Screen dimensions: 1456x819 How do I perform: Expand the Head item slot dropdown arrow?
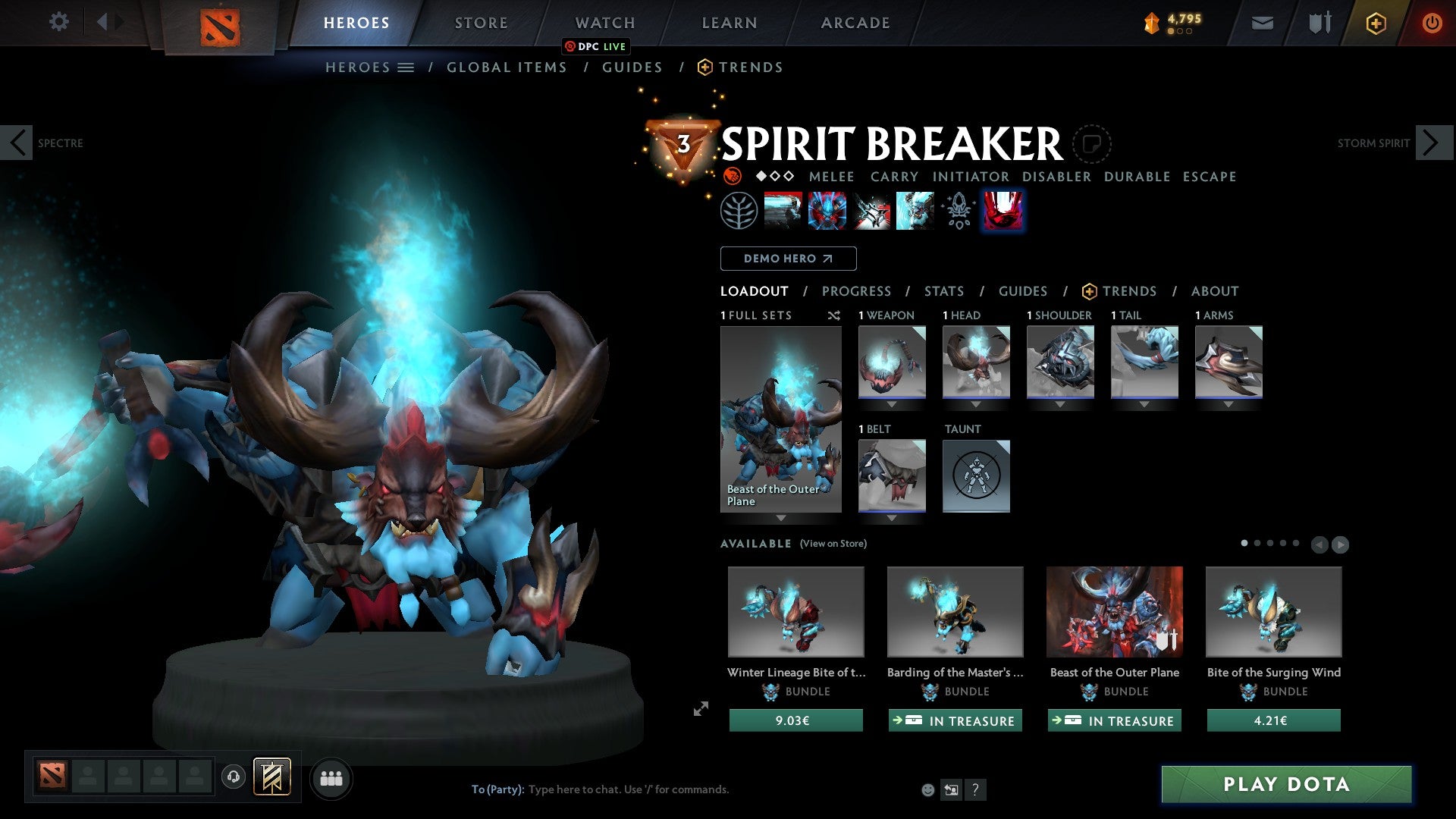[x=977, y=404]
